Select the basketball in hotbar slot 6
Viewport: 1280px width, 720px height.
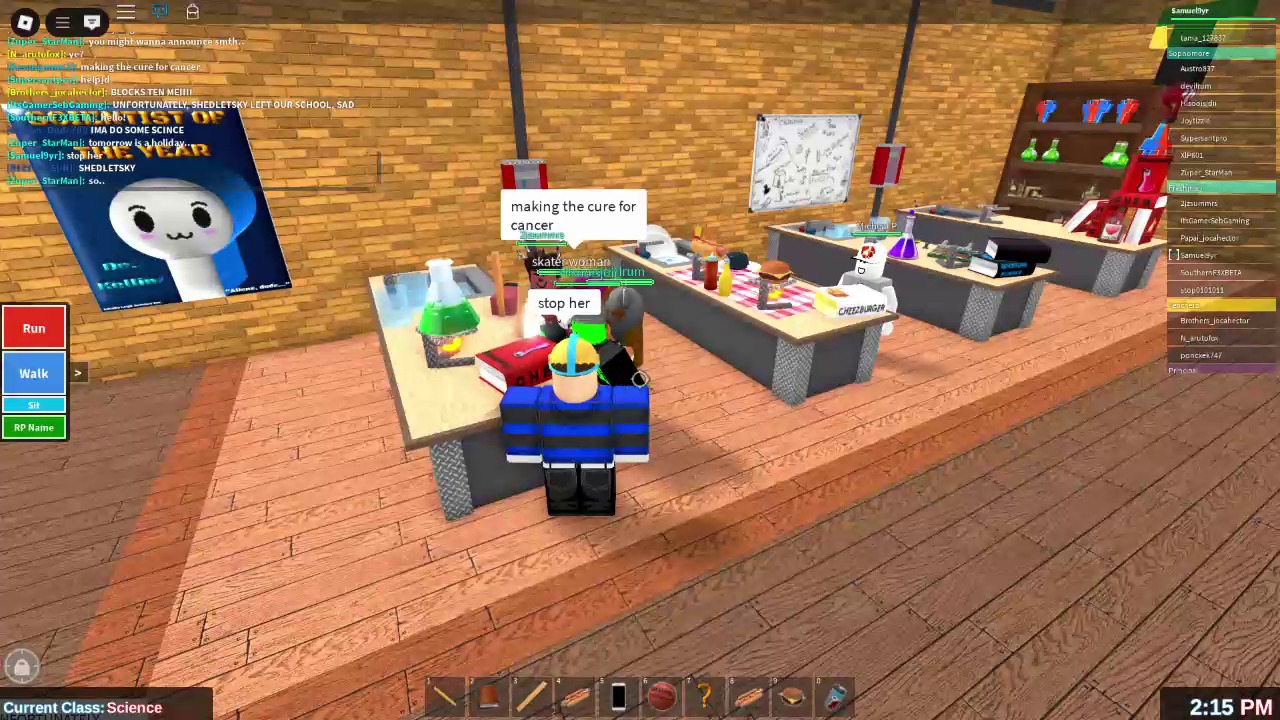tap(662, 695)
